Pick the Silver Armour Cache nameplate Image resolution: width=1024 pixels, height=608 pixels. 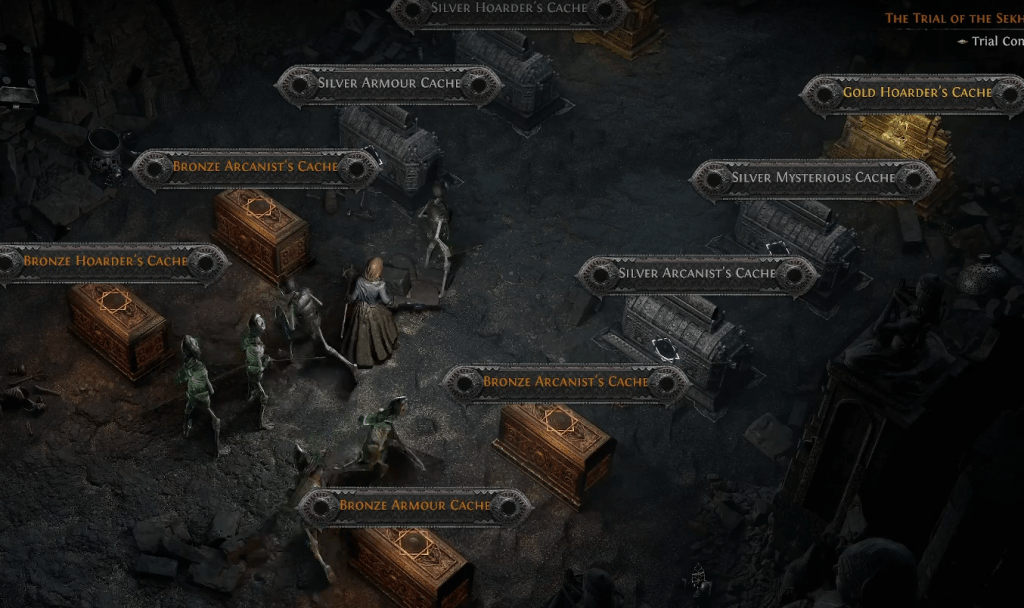coord(389,84)
